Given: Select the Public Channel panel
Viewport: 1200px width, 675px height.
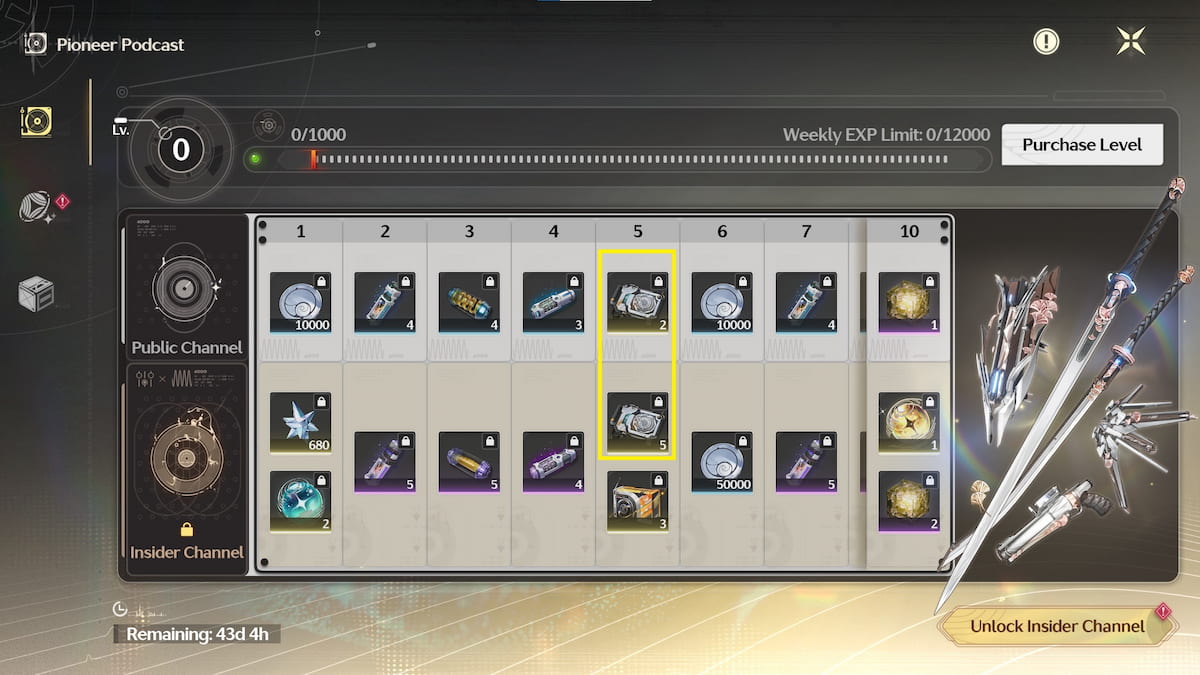Looking at the screenshot, I should coord(187,288).
